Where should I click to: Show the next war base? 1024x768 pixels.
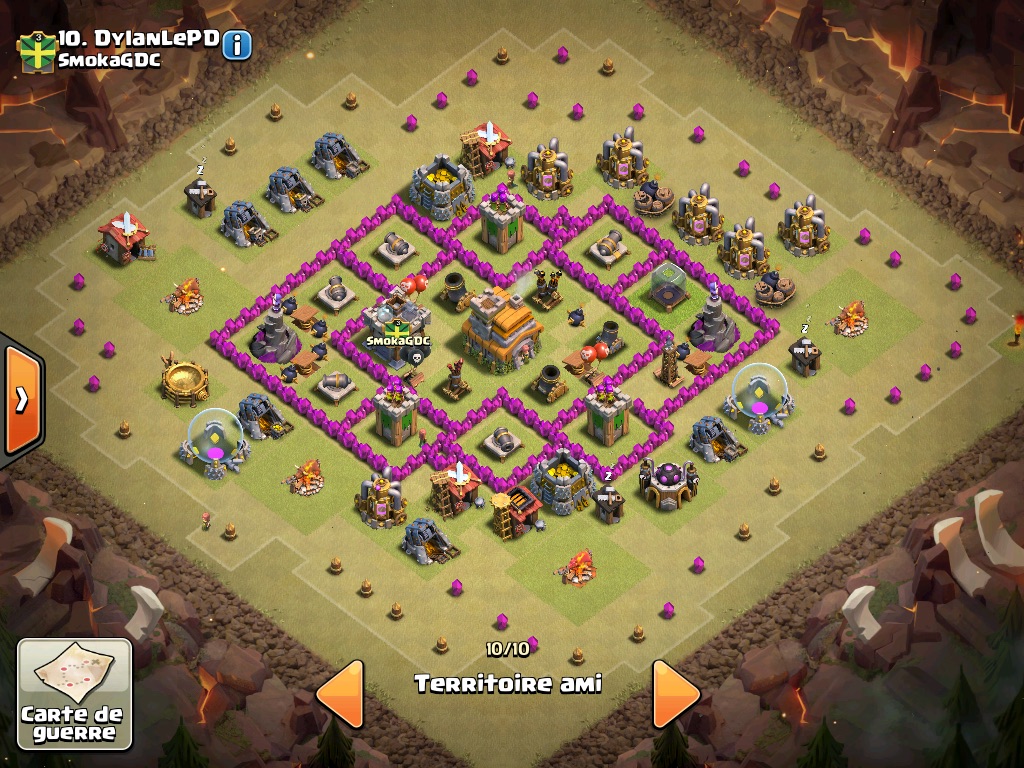coord(676,693)
